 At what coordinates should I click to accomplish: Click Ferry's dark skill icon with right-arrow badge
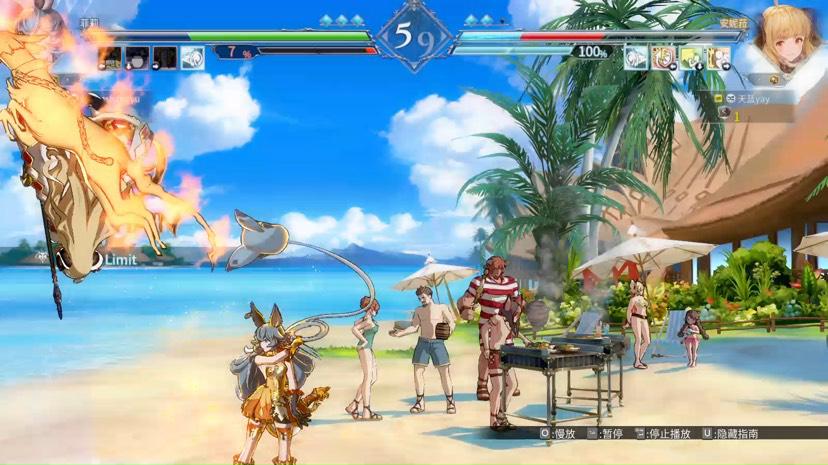pos(165,58)
